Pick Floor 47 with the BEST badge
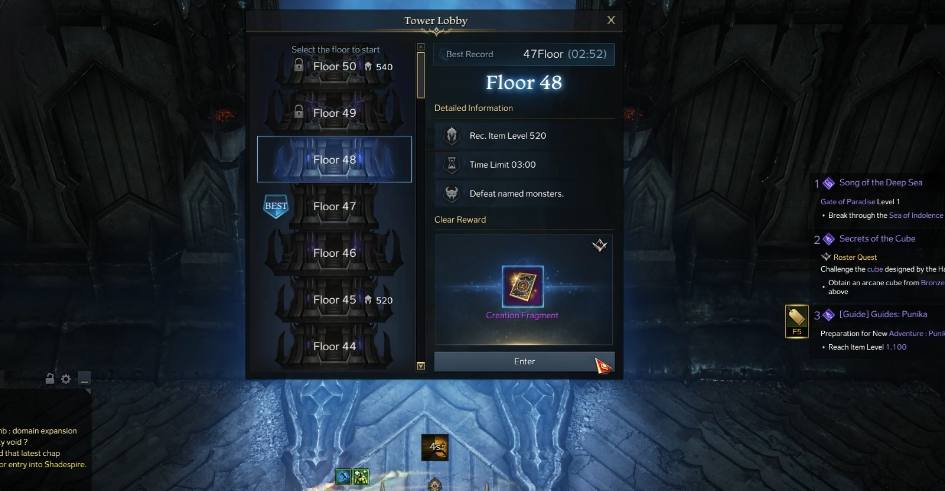Viewport: 945px width, 491px height. tap(334, 207)
